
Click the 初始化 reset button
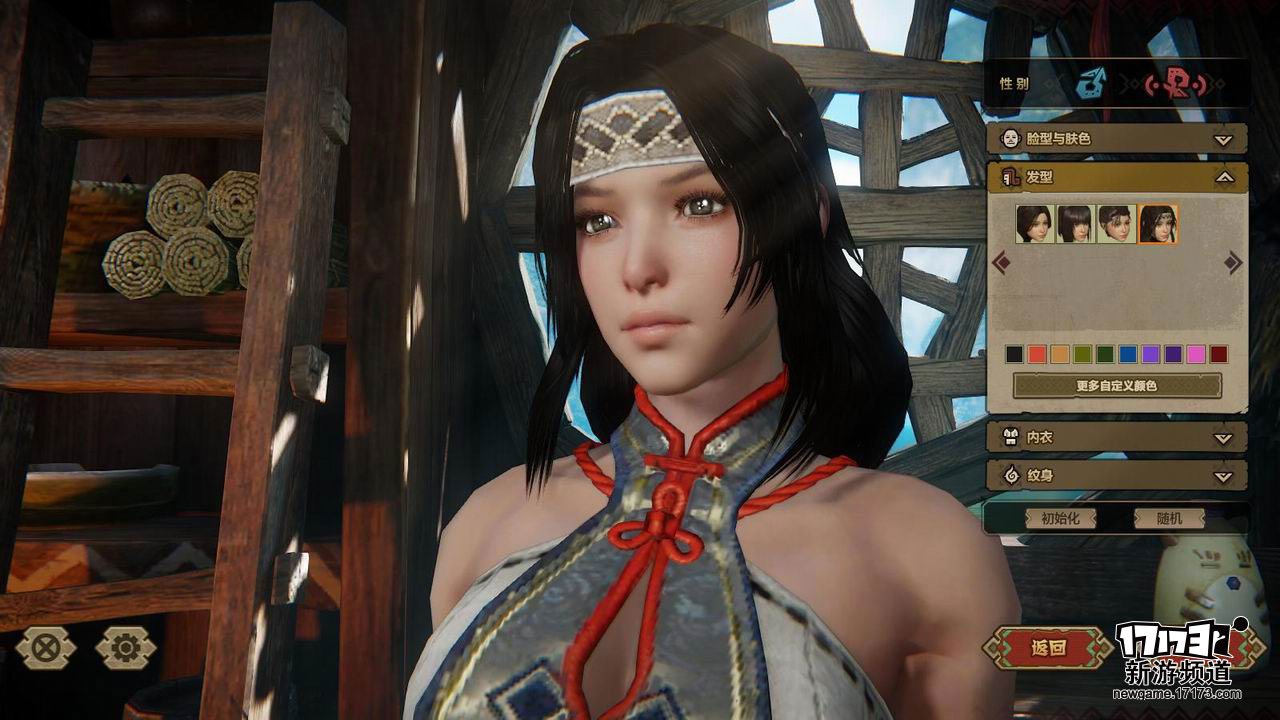pos(1060,519)
